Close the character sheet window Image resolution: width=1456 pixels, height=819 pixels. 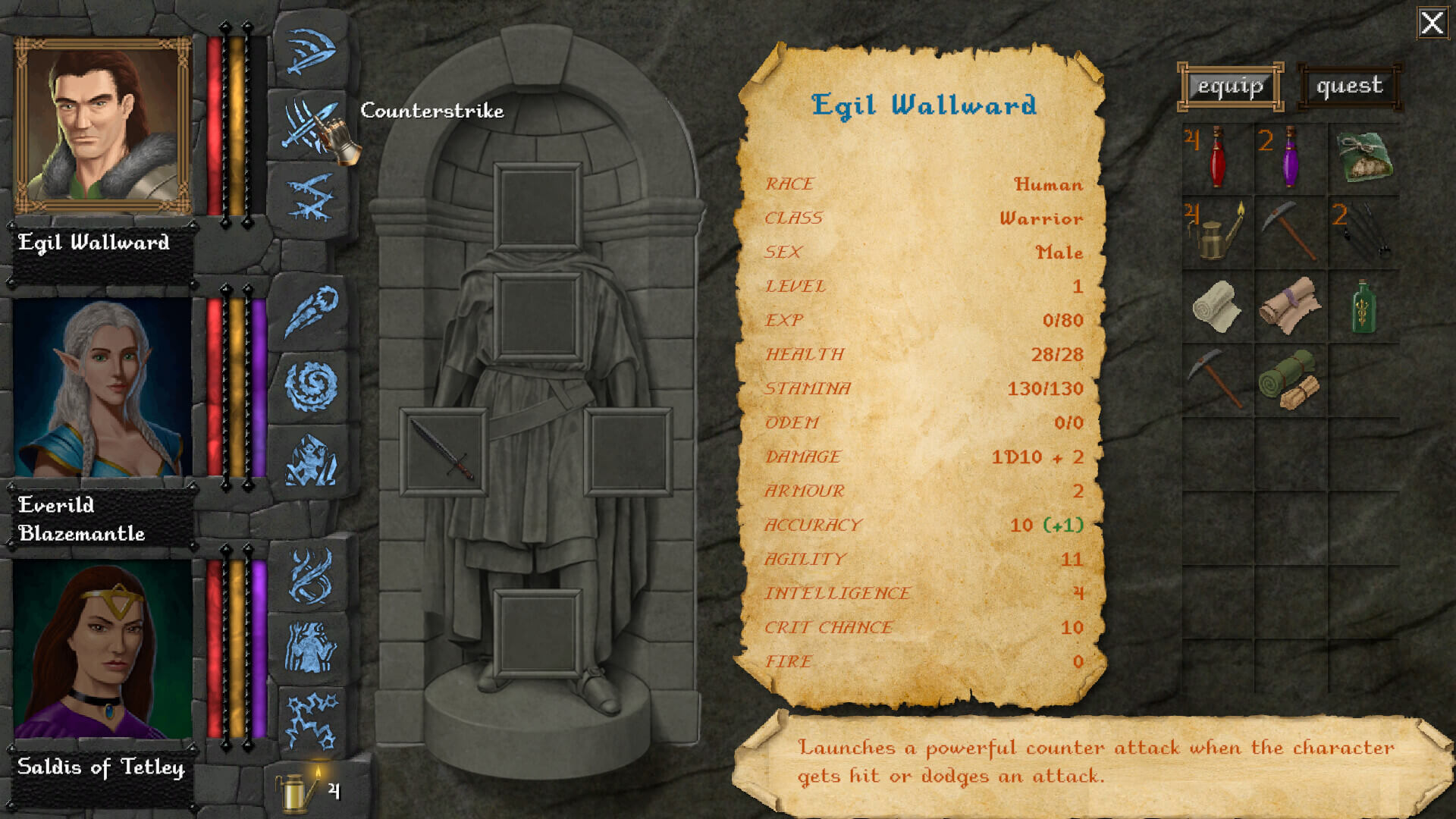coord(1432,23)
